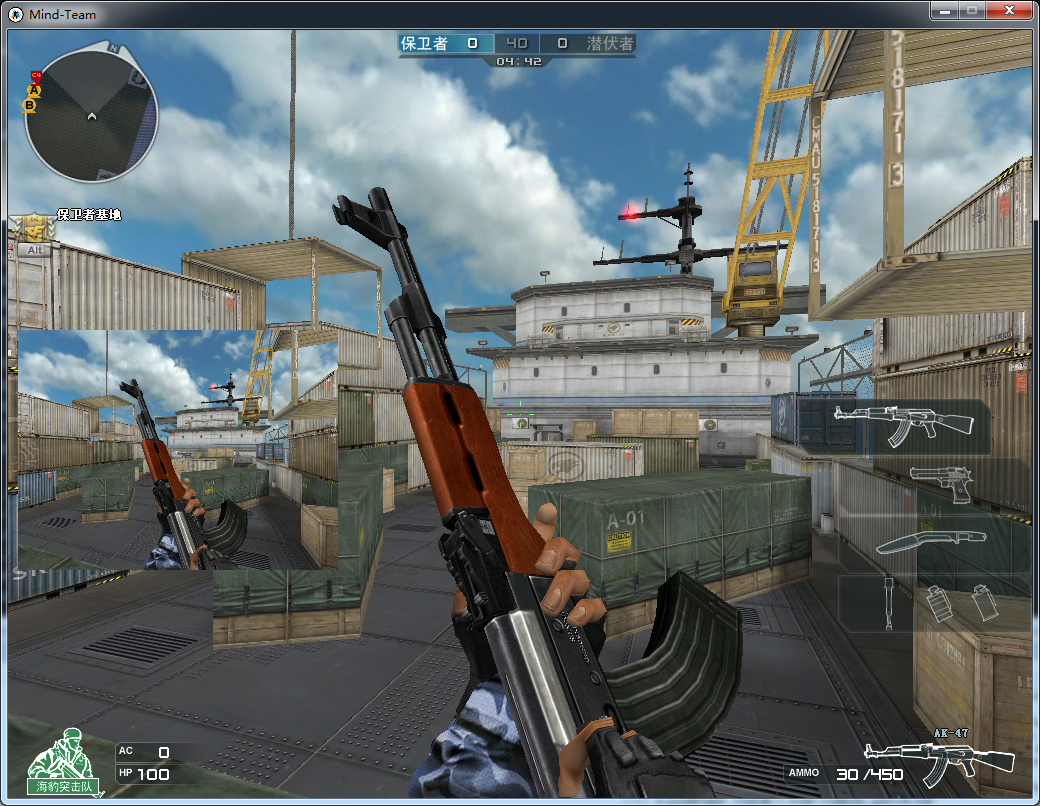Click the circular minimap radar
This screenshot has width=1040, height=806.
point(91,116)
